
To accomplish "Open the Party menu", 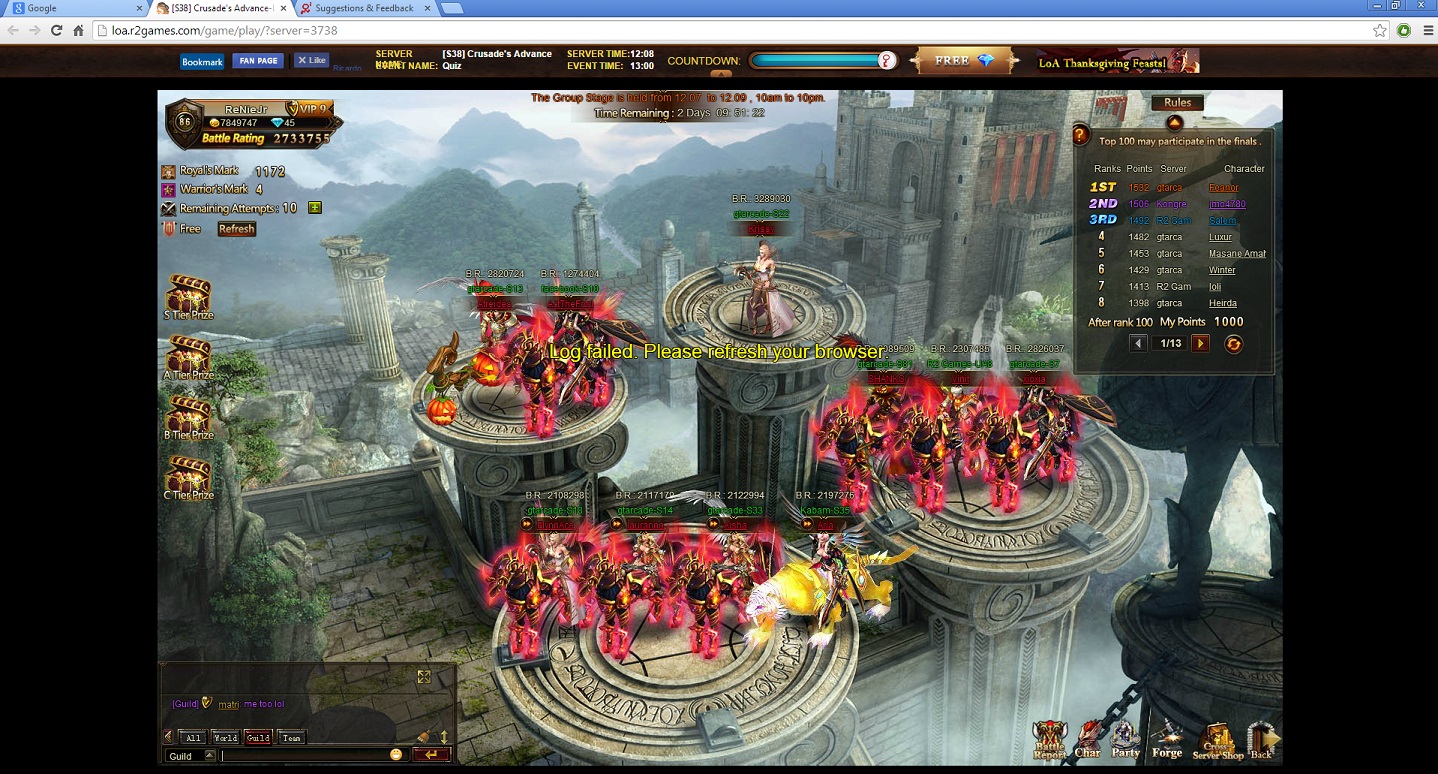I will (1126, 740).
